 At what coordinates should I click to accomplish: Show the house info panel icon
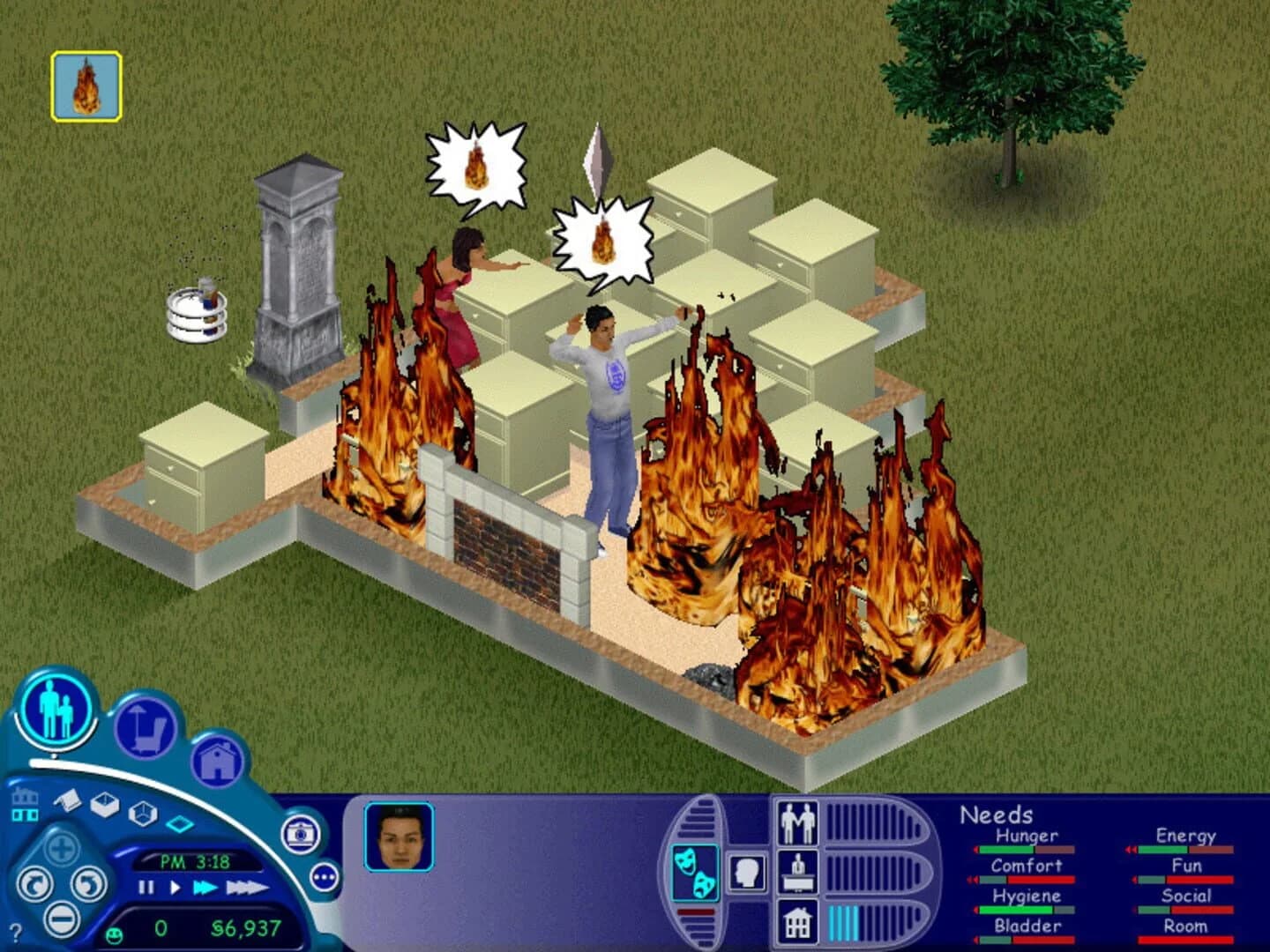[798, 923]
